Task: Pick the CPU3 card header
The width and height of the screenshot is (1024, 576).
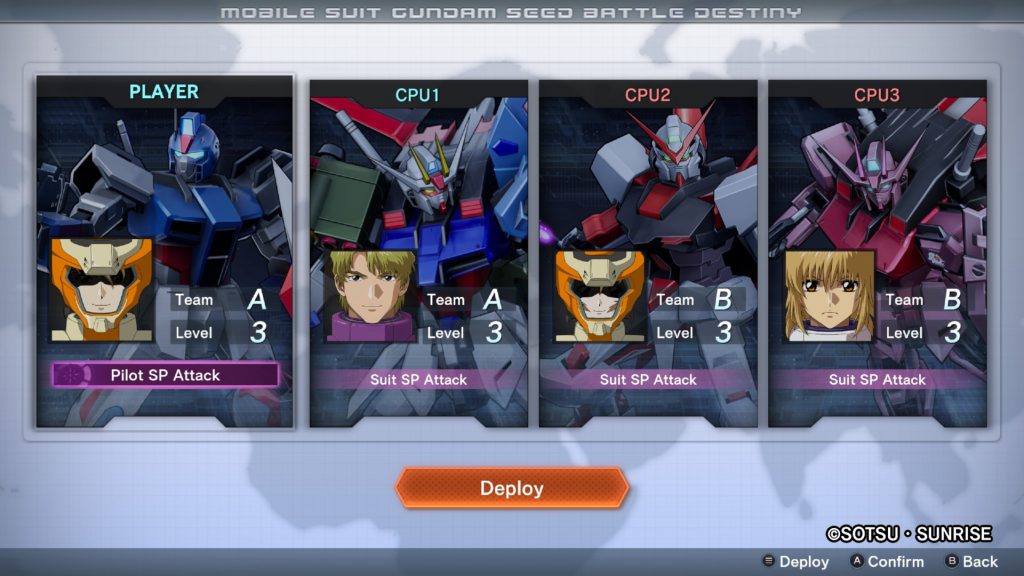Action: coord(877,95)
